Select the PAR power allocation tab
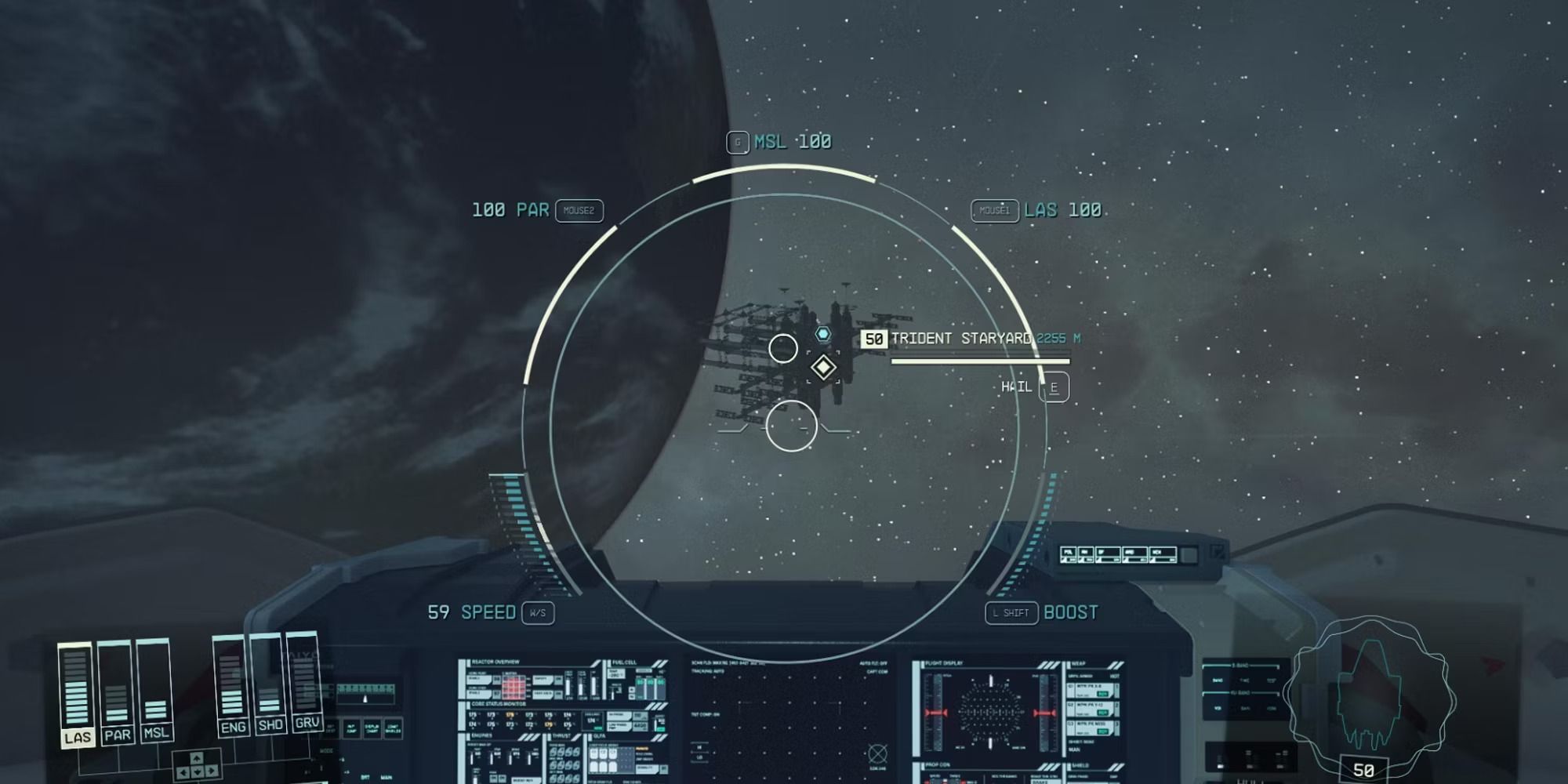The image size is (1568, 784). click(118, 735)
